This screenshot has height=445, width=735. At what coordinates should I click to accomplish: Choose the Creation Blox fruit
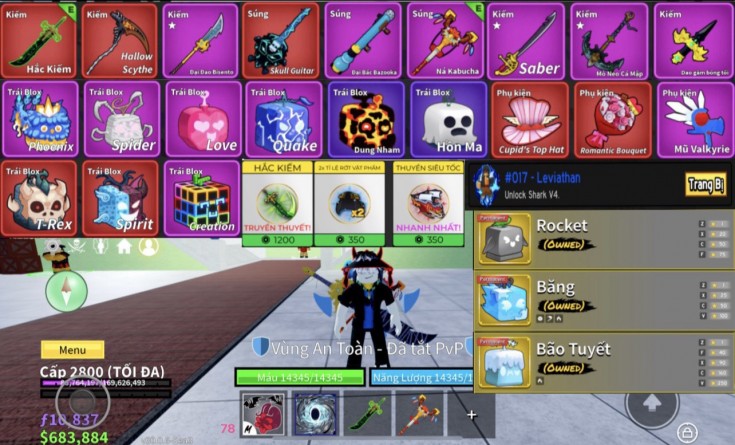point(201,198)
